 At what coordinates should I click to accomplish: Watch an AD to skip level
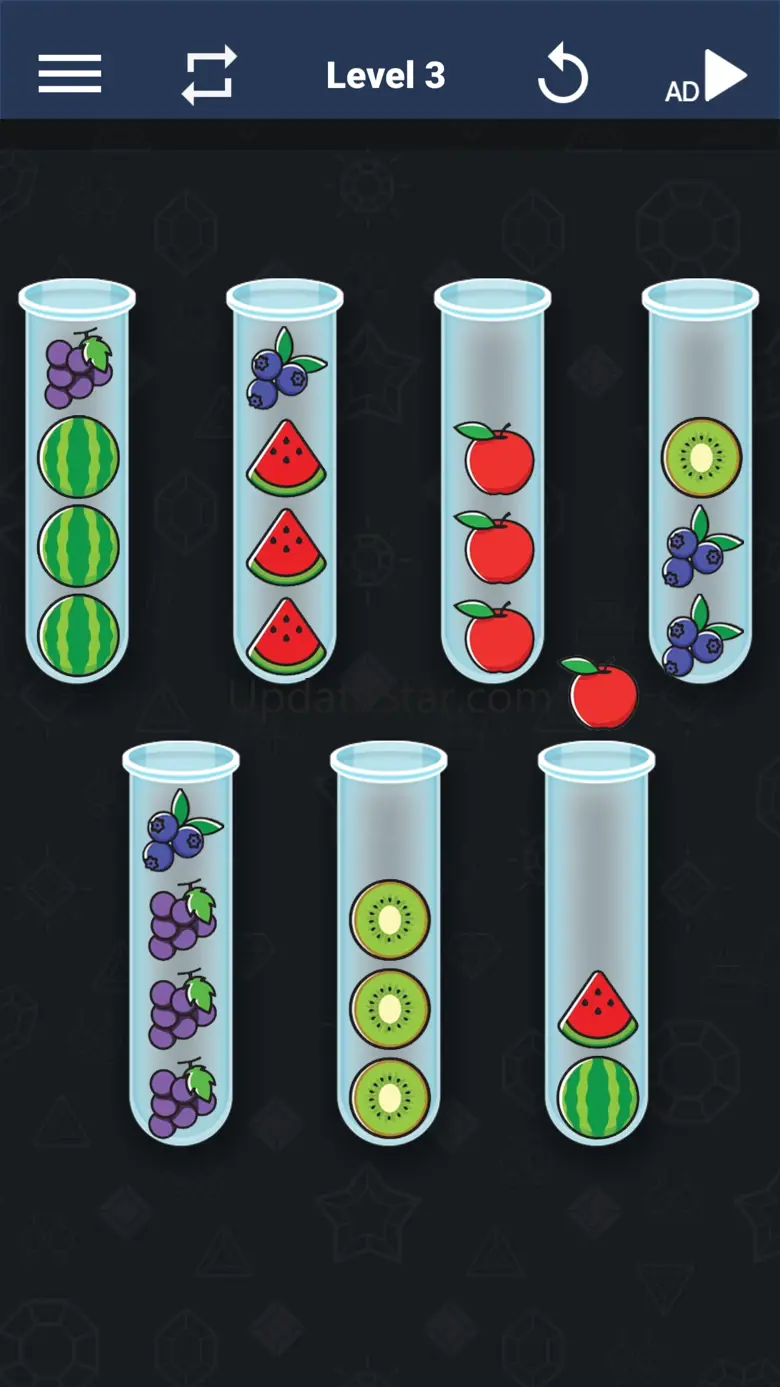click(707, 77)
